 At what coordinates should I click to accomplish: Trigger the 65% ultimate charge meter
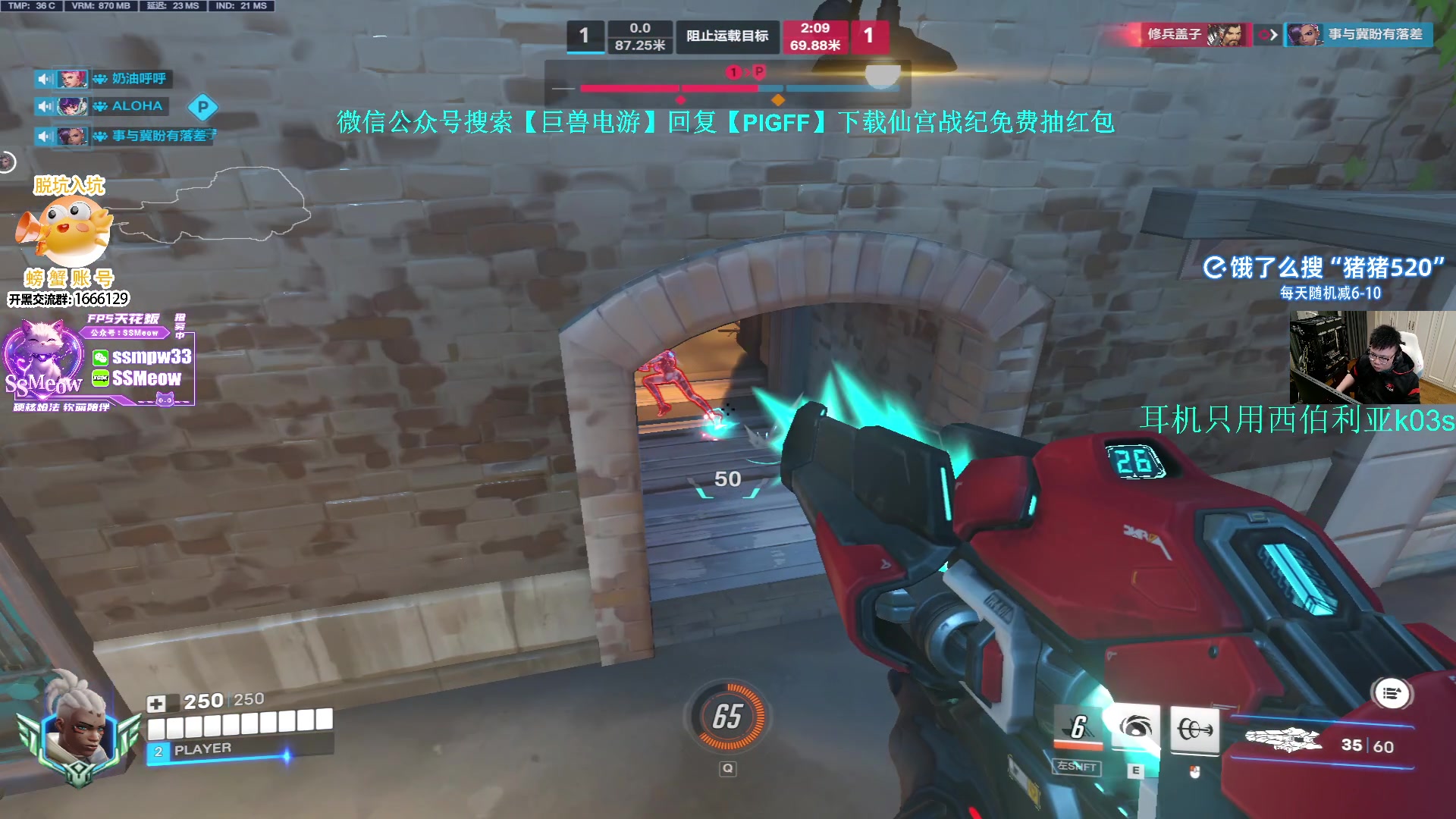(727, 717)
